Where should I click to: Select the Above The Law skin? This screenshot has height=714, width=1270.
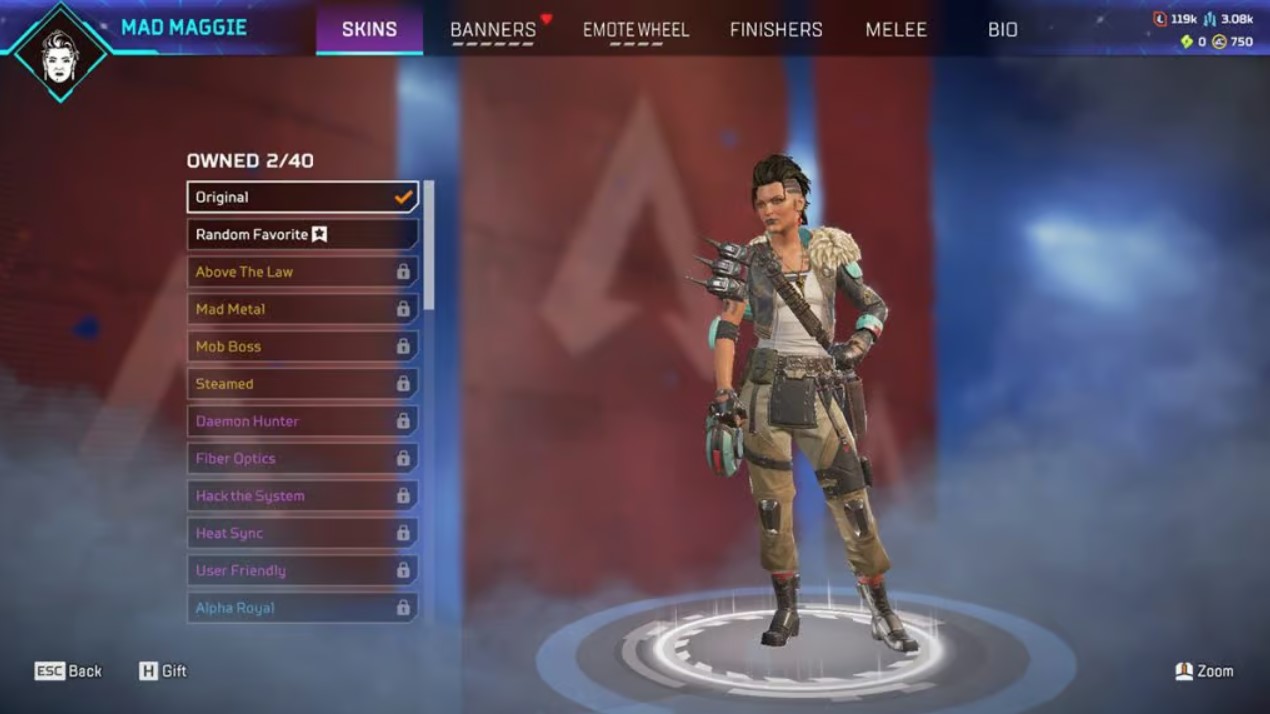pyautogui.click(x=302, y=272)
